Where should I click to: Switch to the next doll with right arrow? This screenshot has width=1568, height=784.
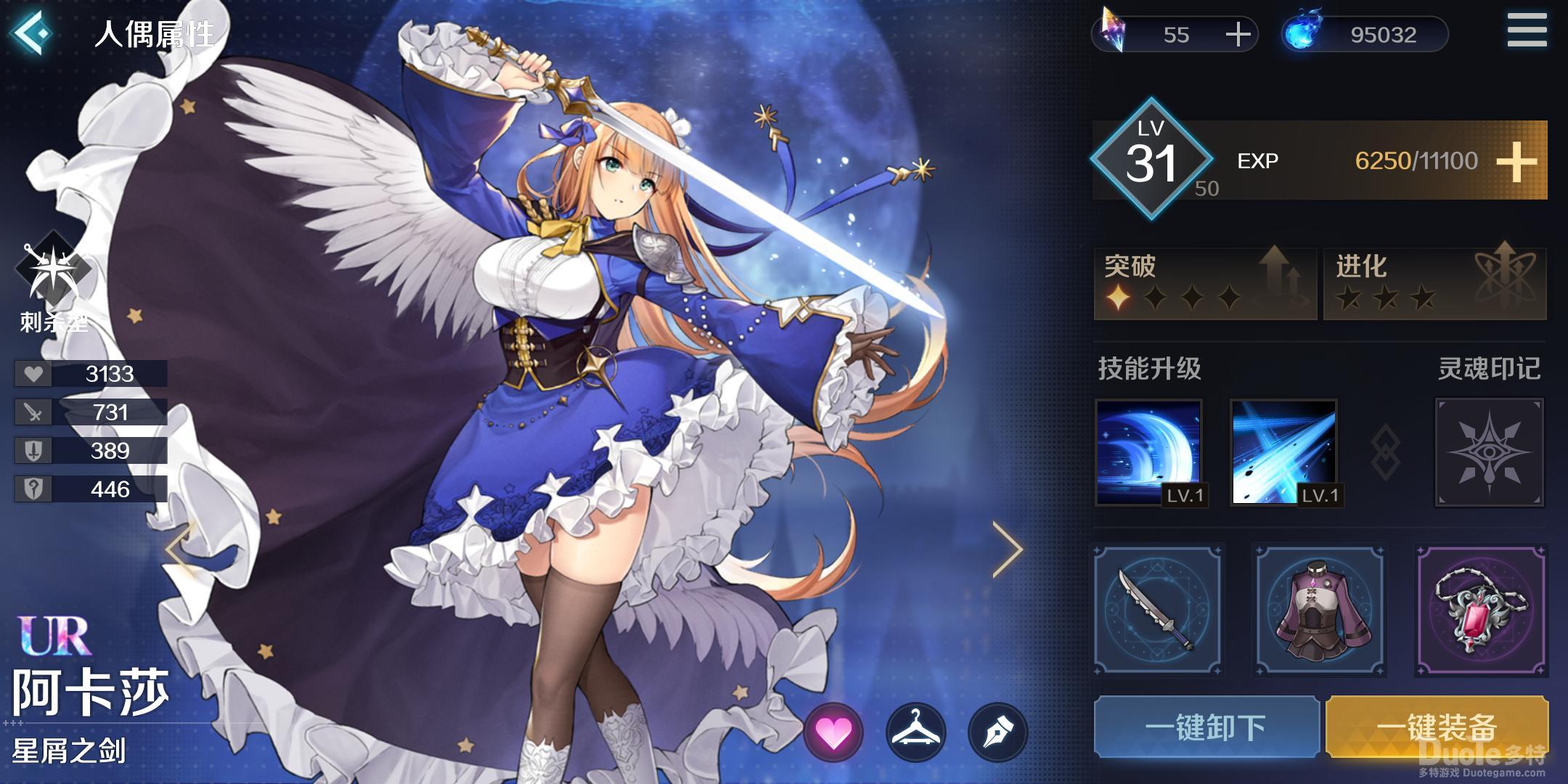click(x=1007, y=550)
